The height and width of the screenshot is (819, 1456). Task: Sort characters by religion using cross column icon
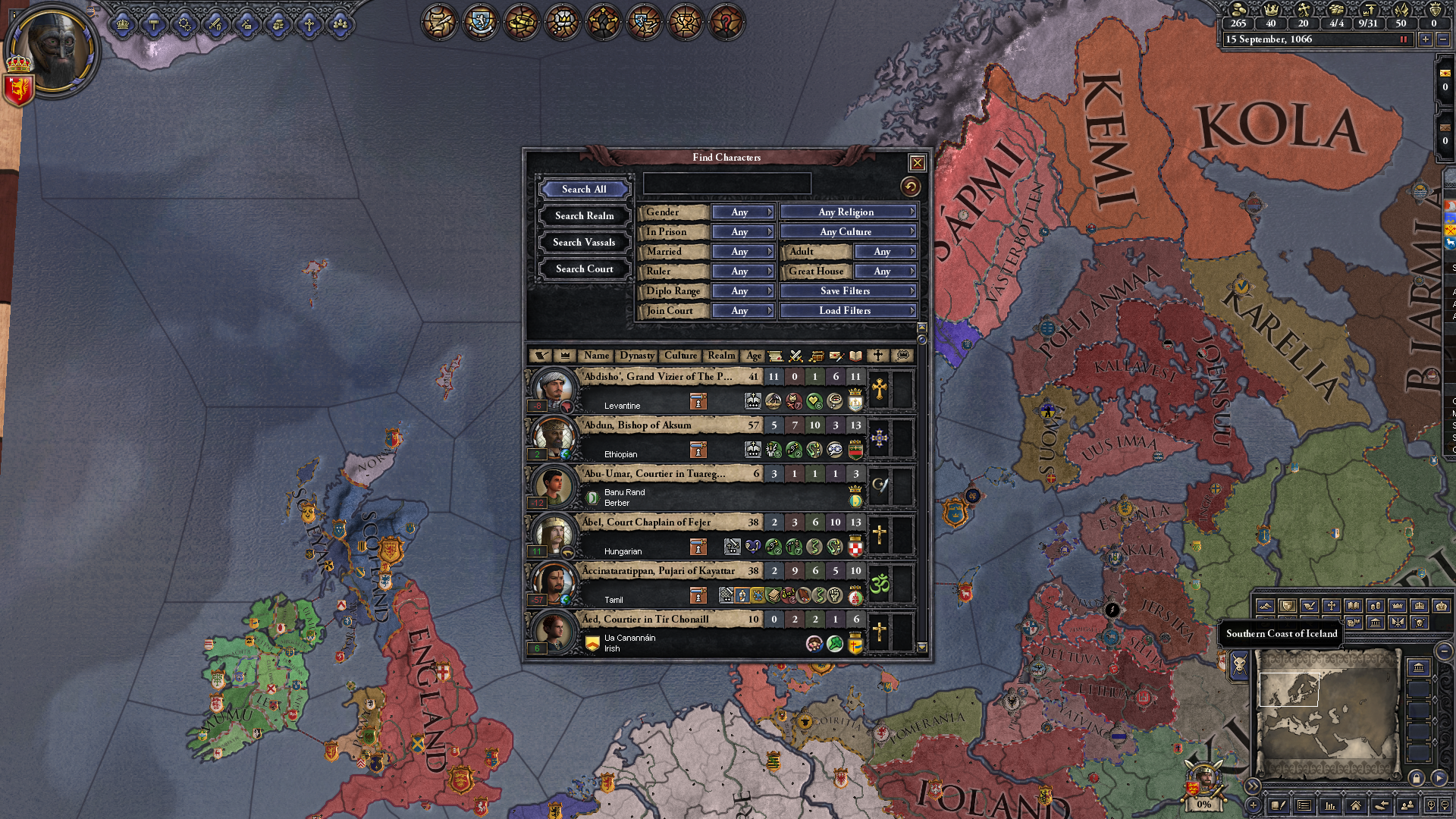tap(877, 356)
